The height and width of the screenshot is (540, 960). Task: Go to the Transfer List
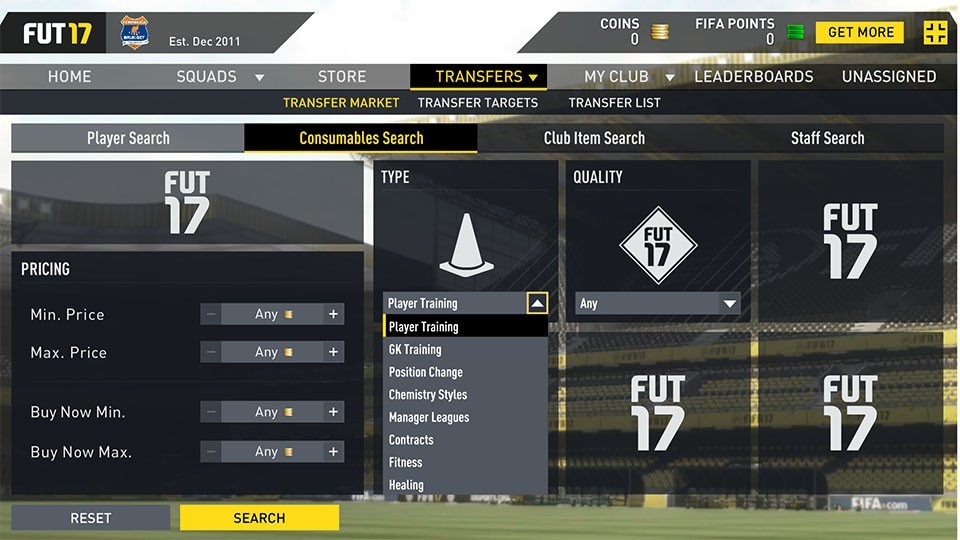(x=614, y=102)
